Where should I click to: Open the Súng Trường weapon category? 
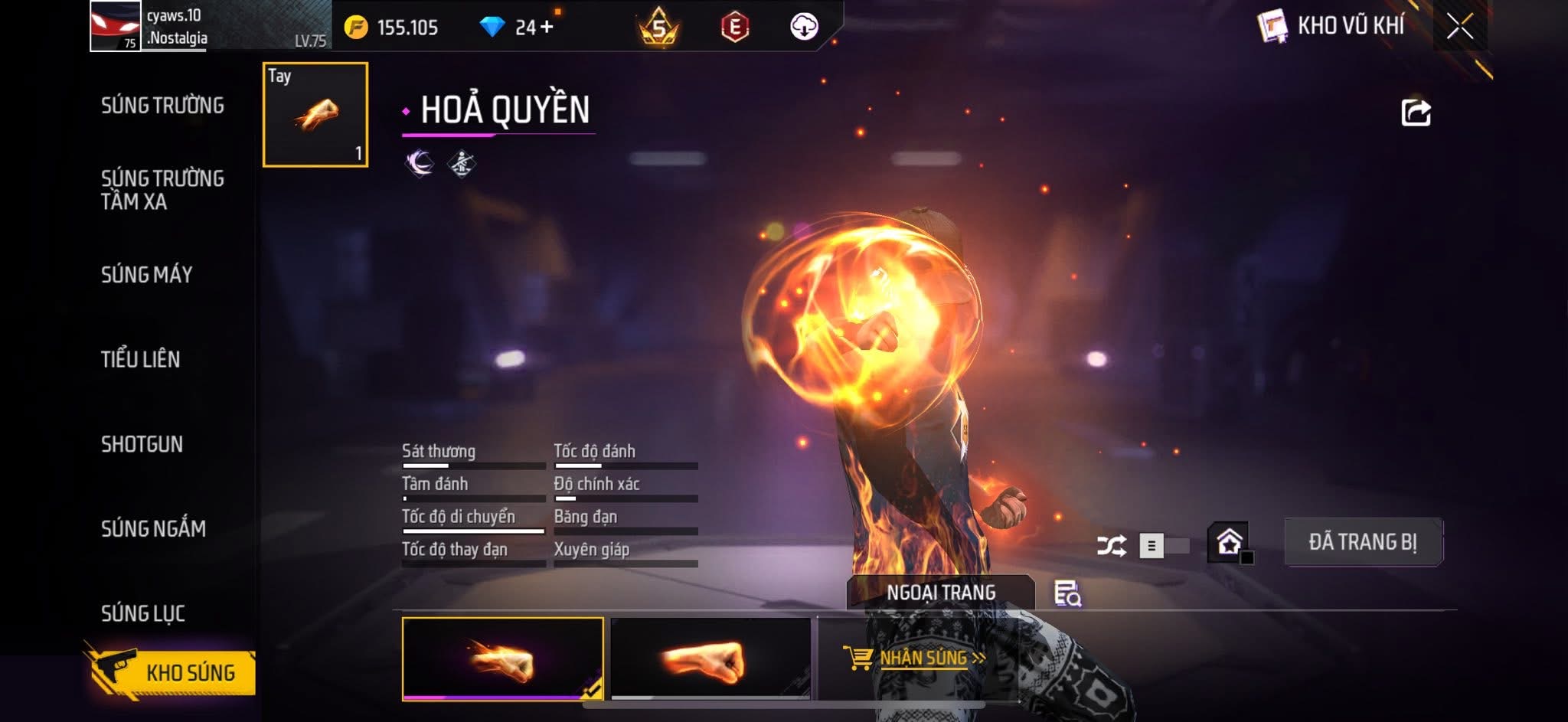coord(162,106)
